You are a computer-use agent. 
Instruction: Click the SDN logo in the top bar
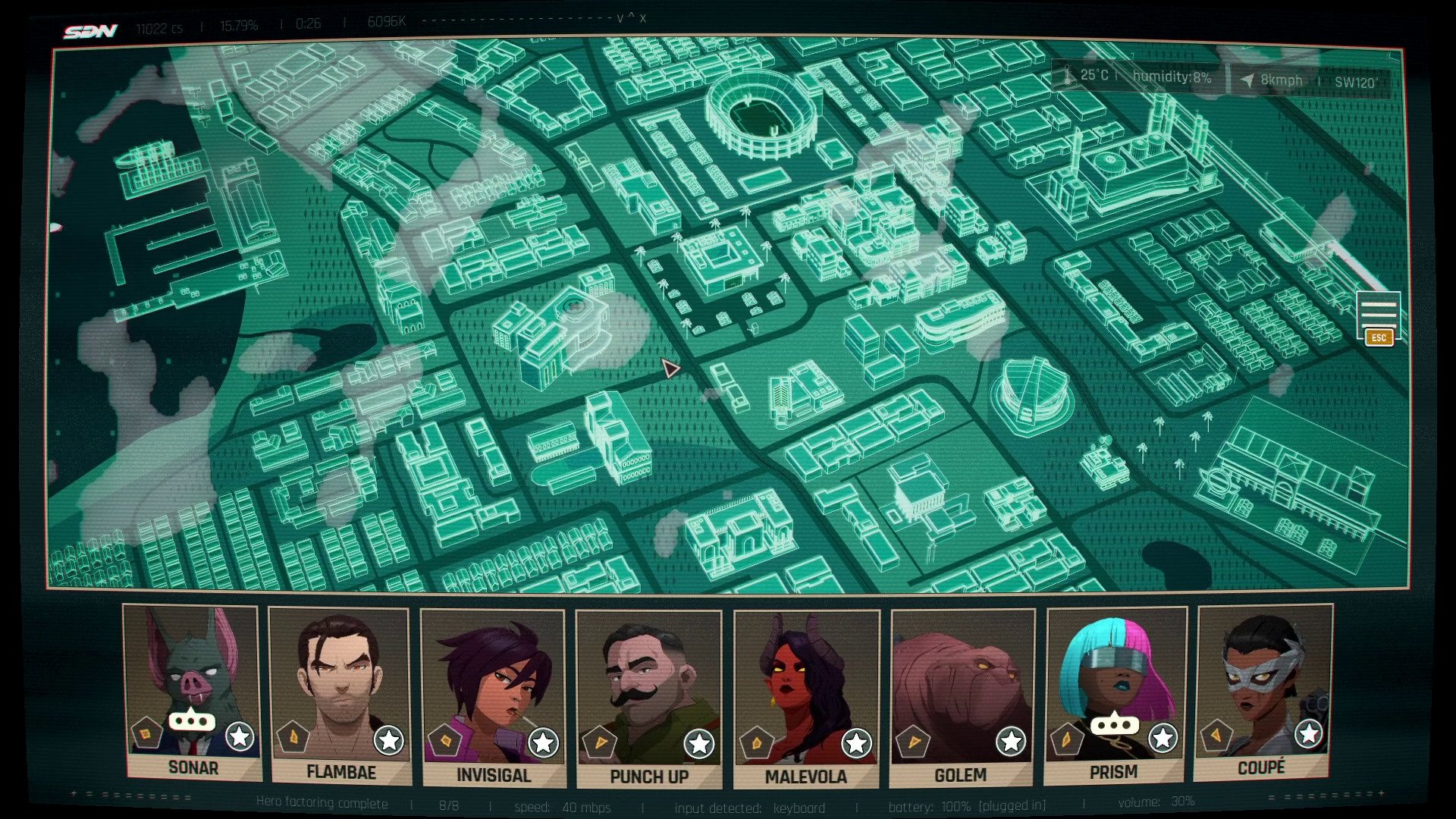coord(90,31)
